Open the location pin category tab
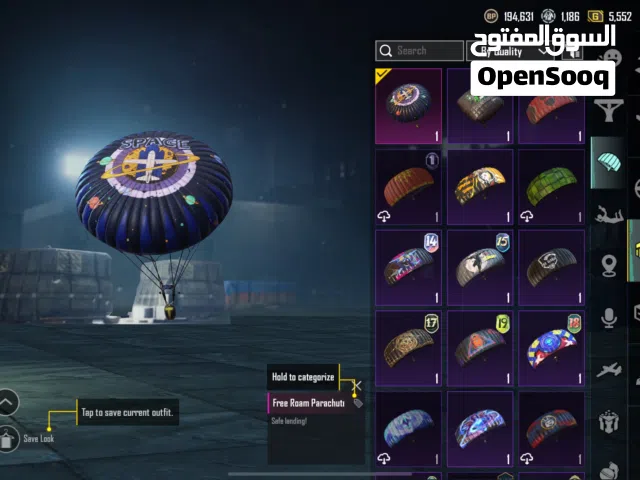The width and height of the screenshot is (640, 480). point(608,265)
